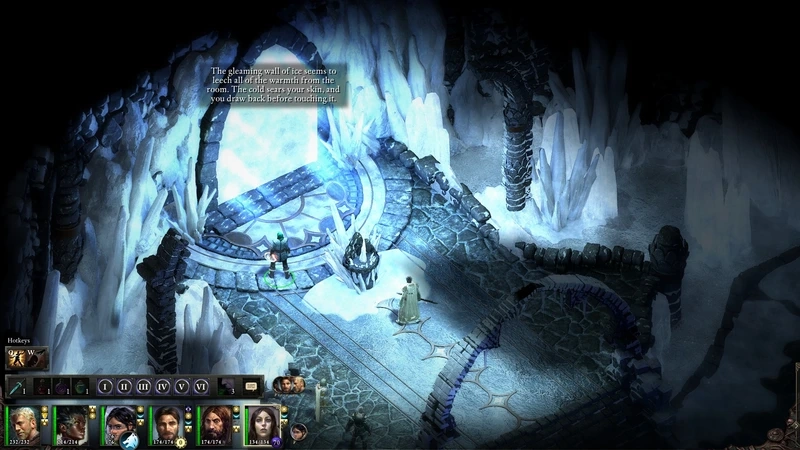Select spell level V button

(182, 385)
